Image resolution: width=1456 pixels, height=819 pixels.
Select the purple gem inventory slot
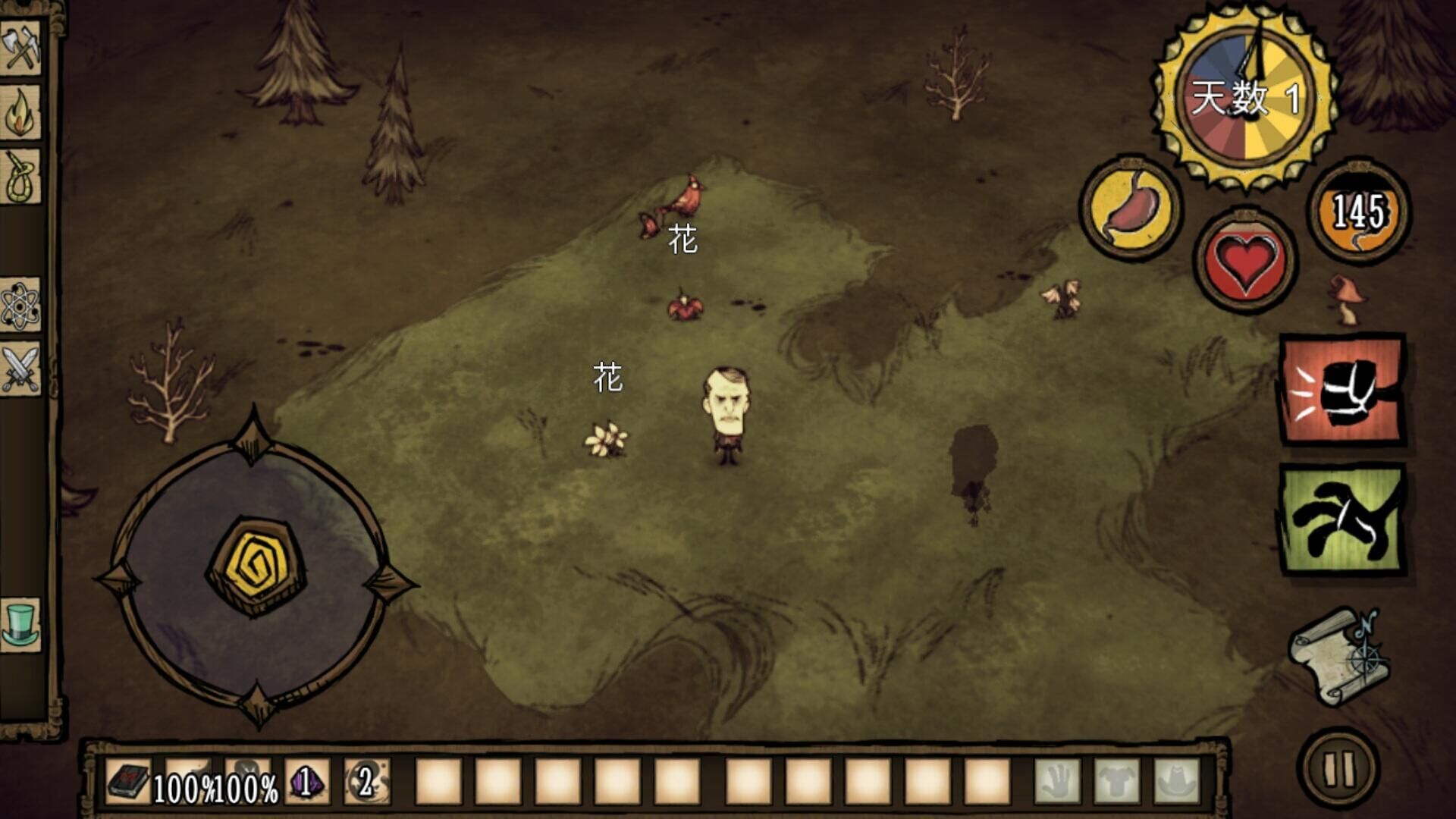[x=306, y=781]
